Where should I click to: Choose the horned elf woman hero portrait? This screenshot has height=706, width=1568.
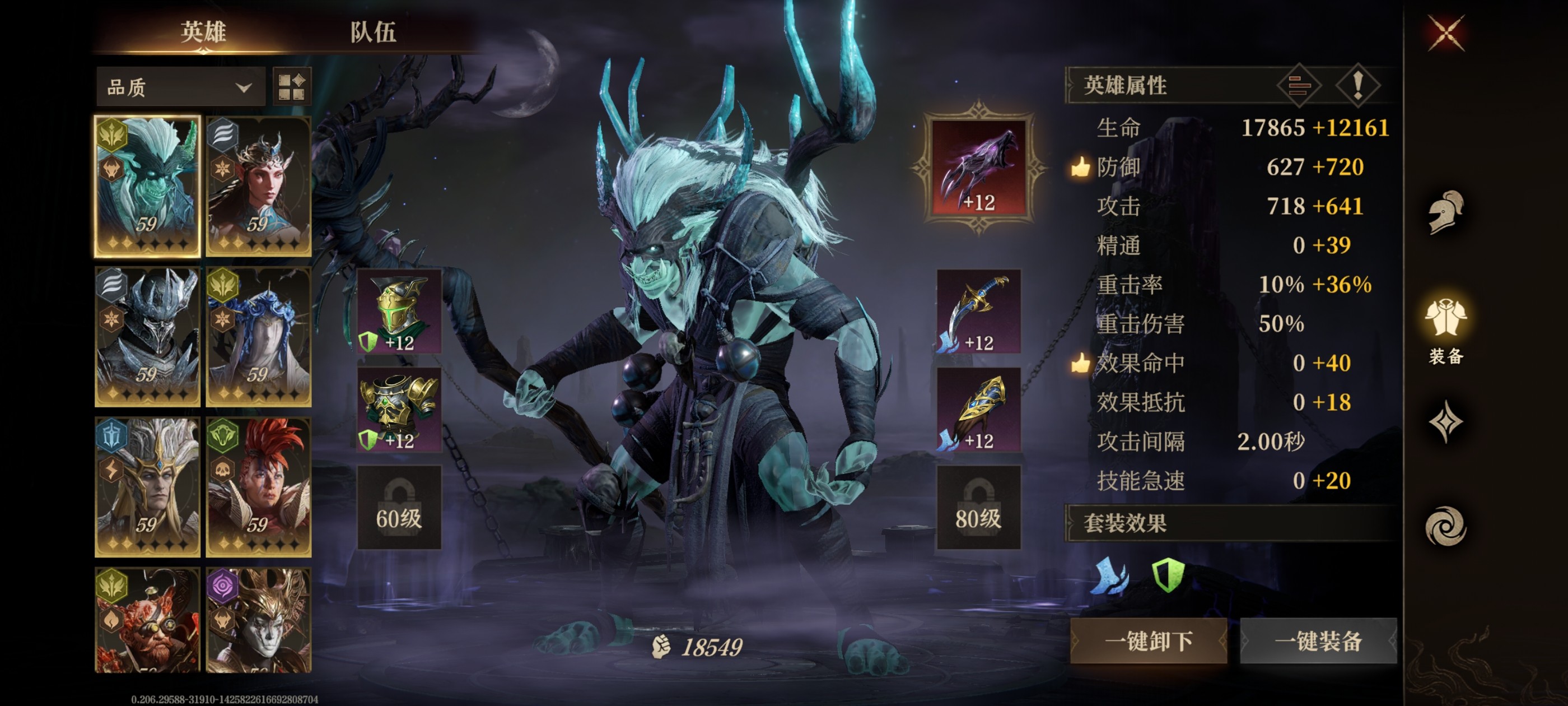click(259, 187)
